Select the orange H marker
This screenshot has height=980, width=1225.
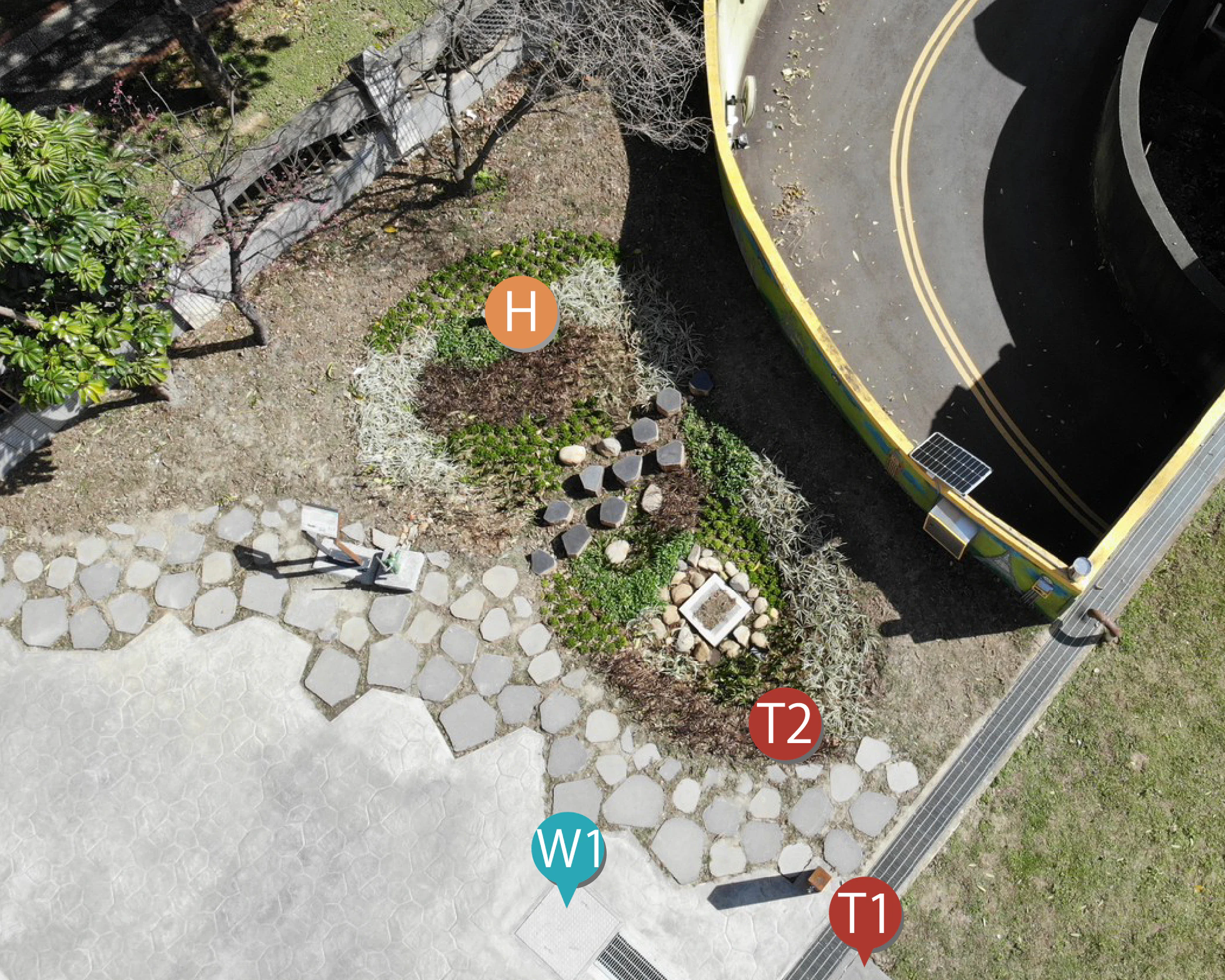[x=520, y=313]
